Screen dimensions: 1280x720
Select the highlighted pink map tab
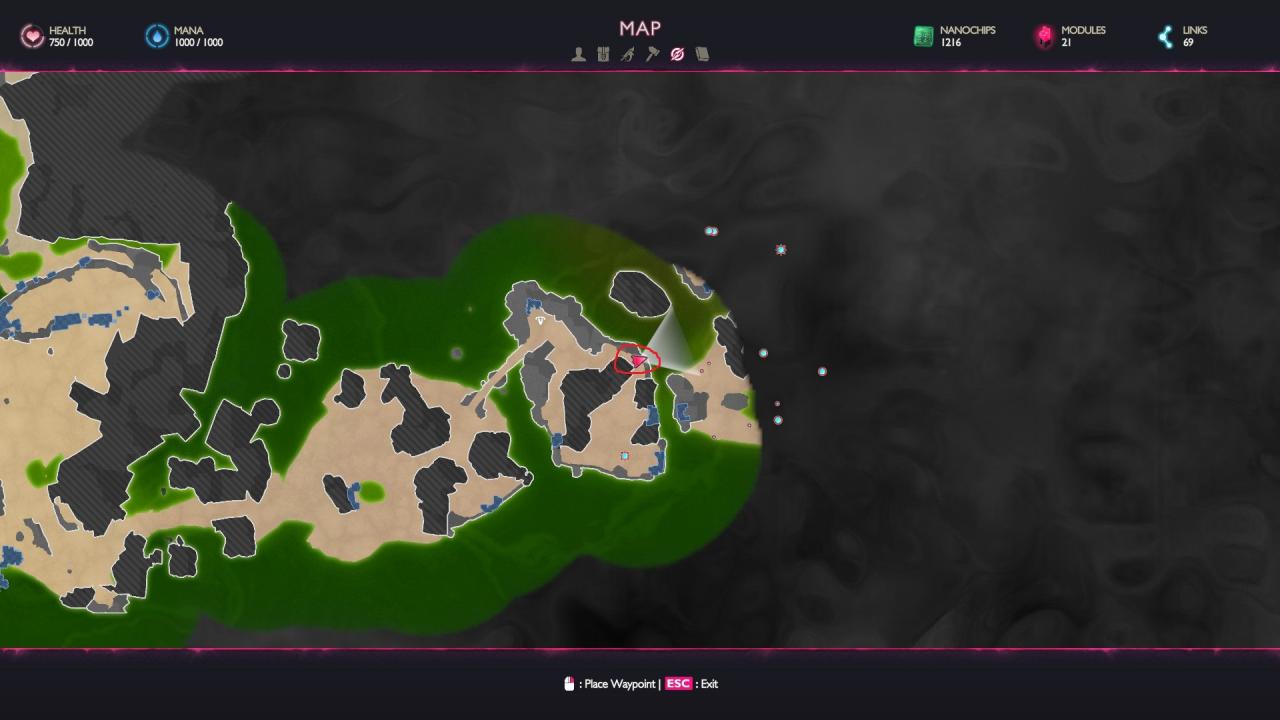677,55
